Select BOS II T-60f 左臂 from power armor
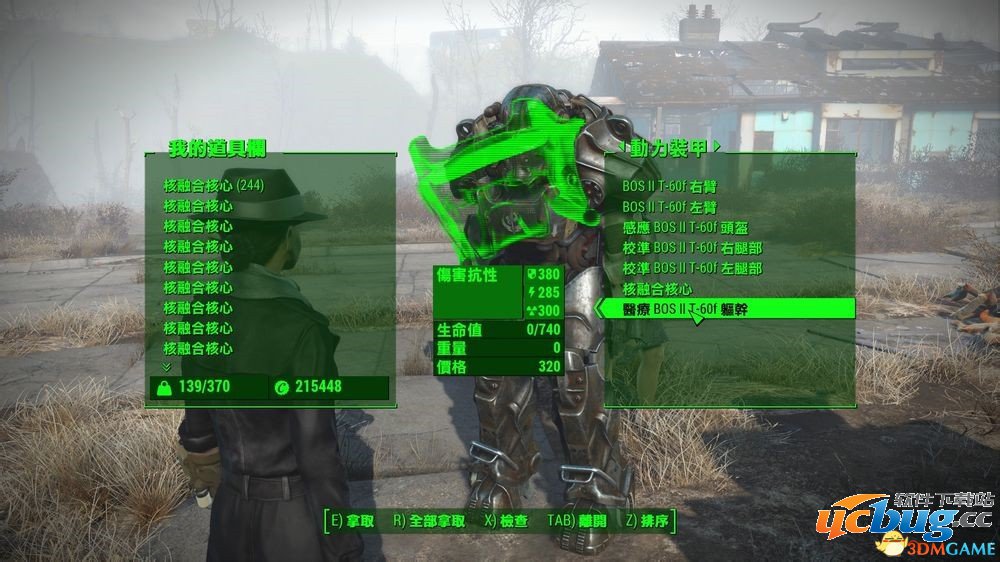This screenshot has width=1000, height=562. [669, 206]
